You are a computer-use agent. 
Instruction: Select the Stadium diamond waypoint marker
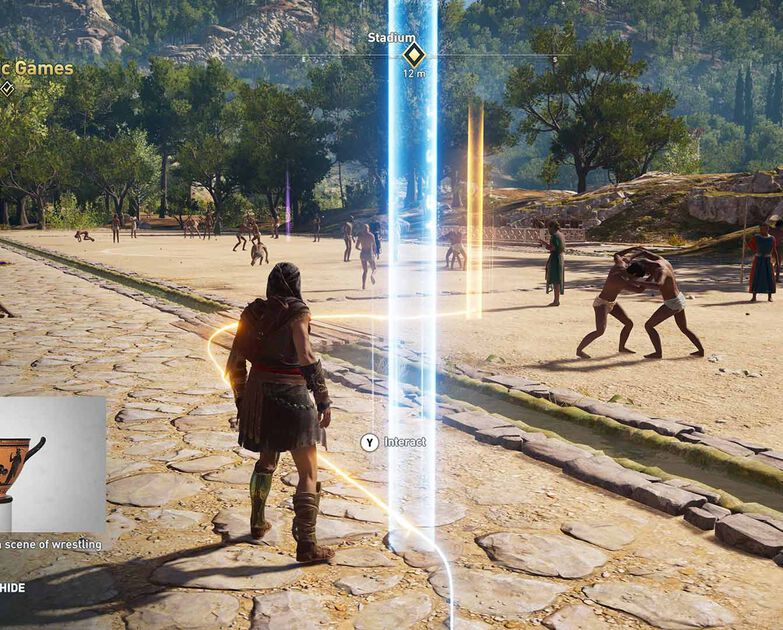coord(413,54)
